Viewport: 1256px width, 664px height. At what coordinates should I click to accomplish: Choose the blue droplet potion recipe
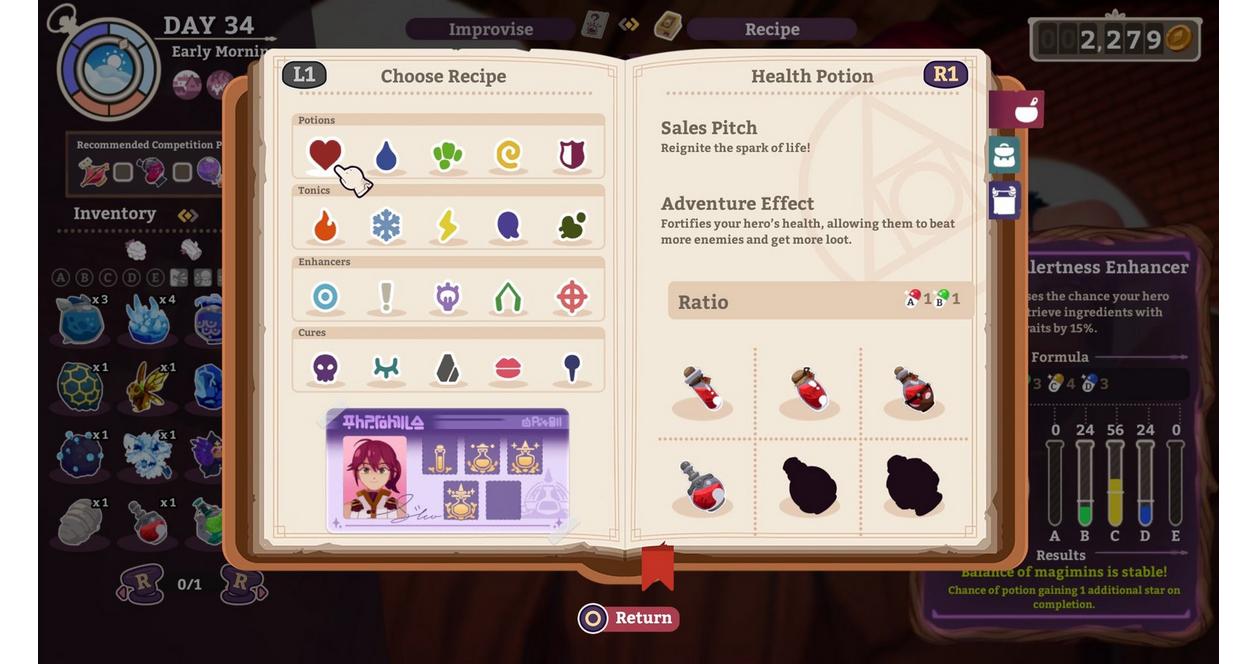pos(386,155)
